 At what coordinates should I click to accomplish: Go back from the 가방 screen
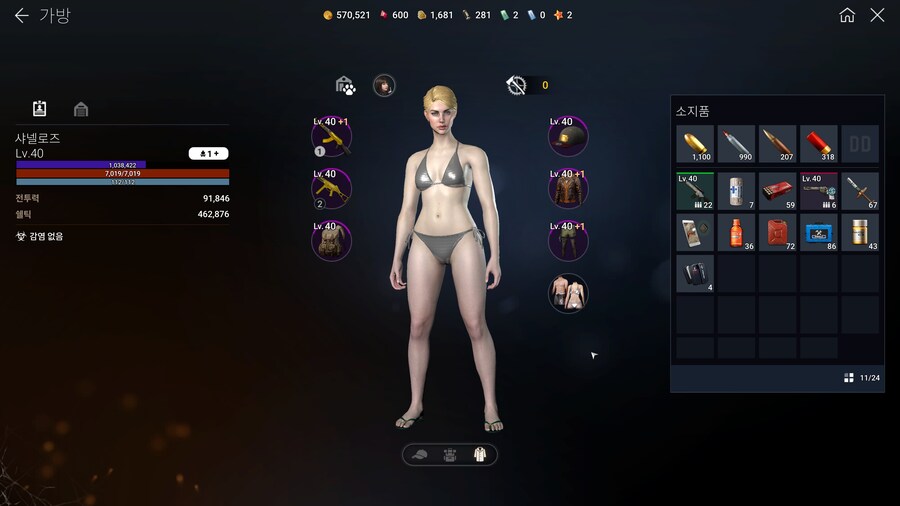(21, 16)
